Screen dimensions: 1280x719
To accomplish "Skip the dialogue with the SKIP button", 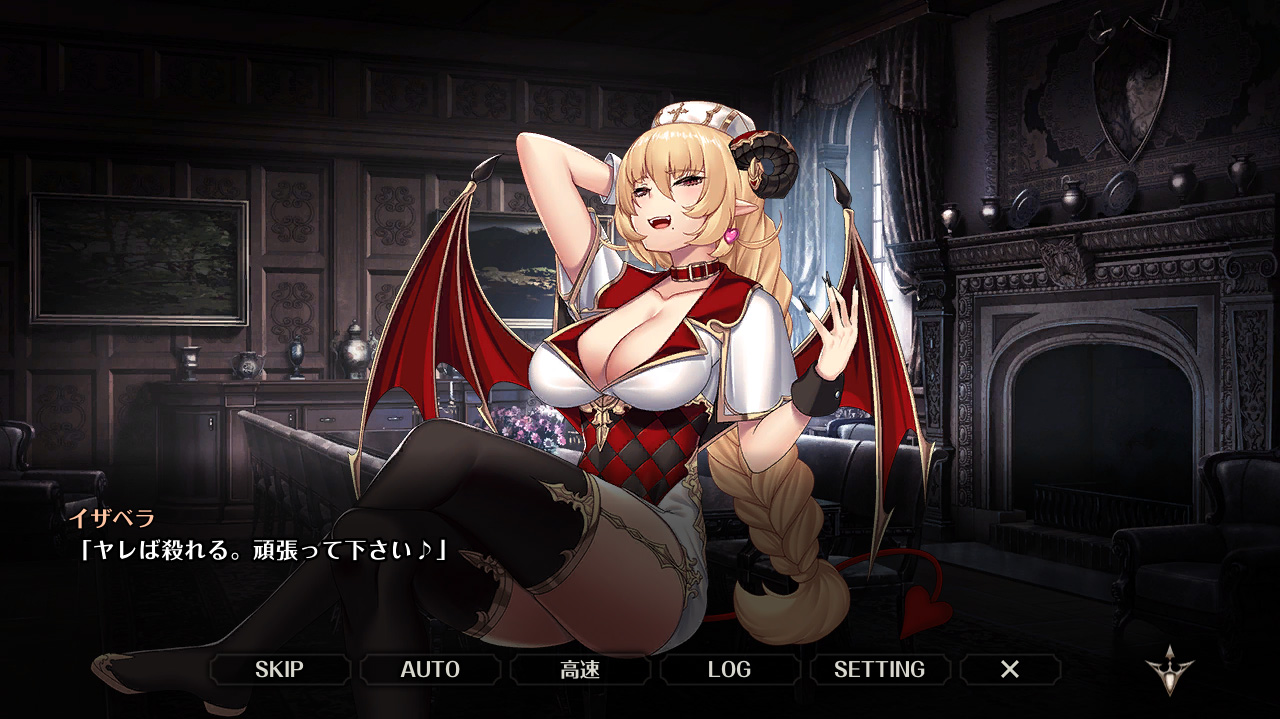I will [x=279, y=669].
